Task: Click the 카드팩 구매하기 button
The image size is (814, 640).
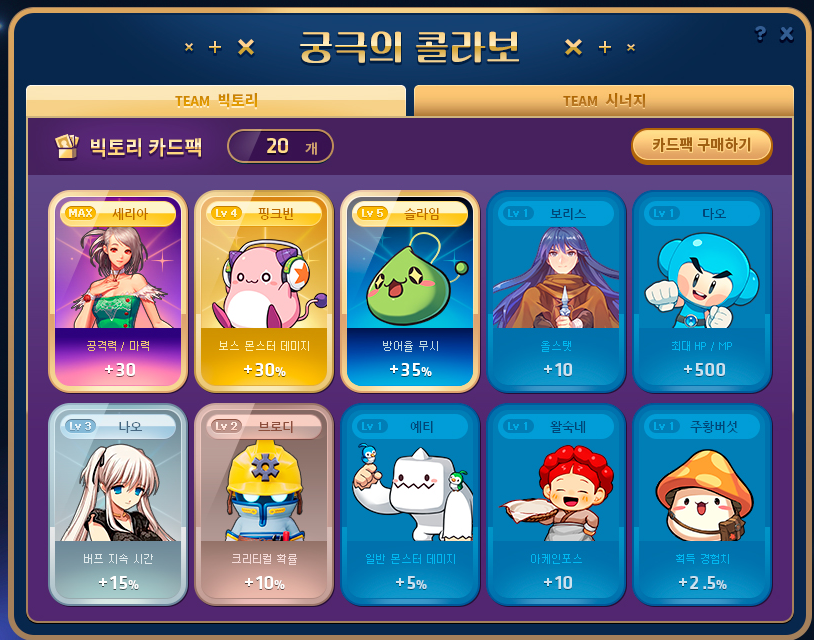Action: click(x=702, y=145)
